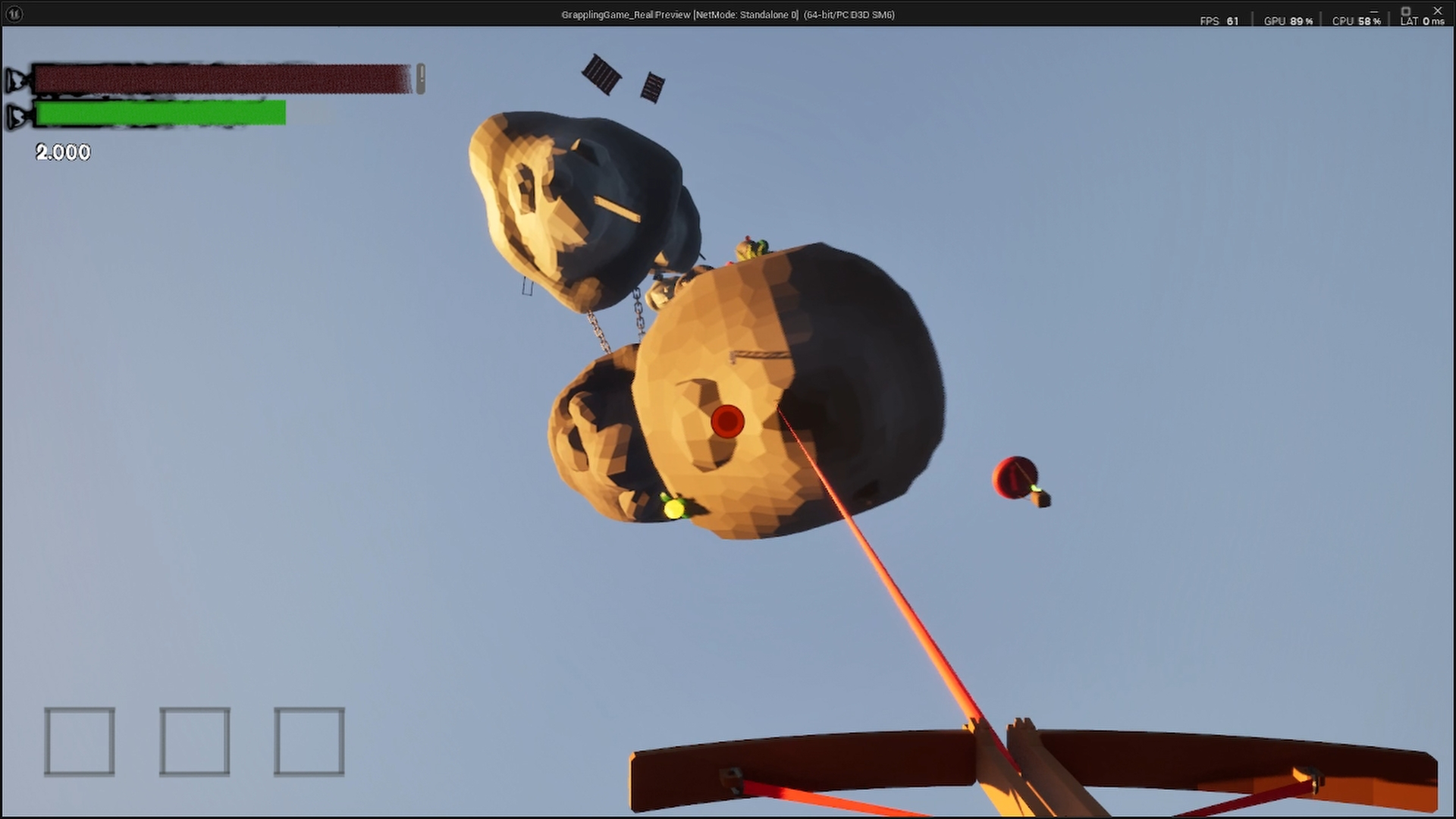Maximize the preview window

(1405, 10)
